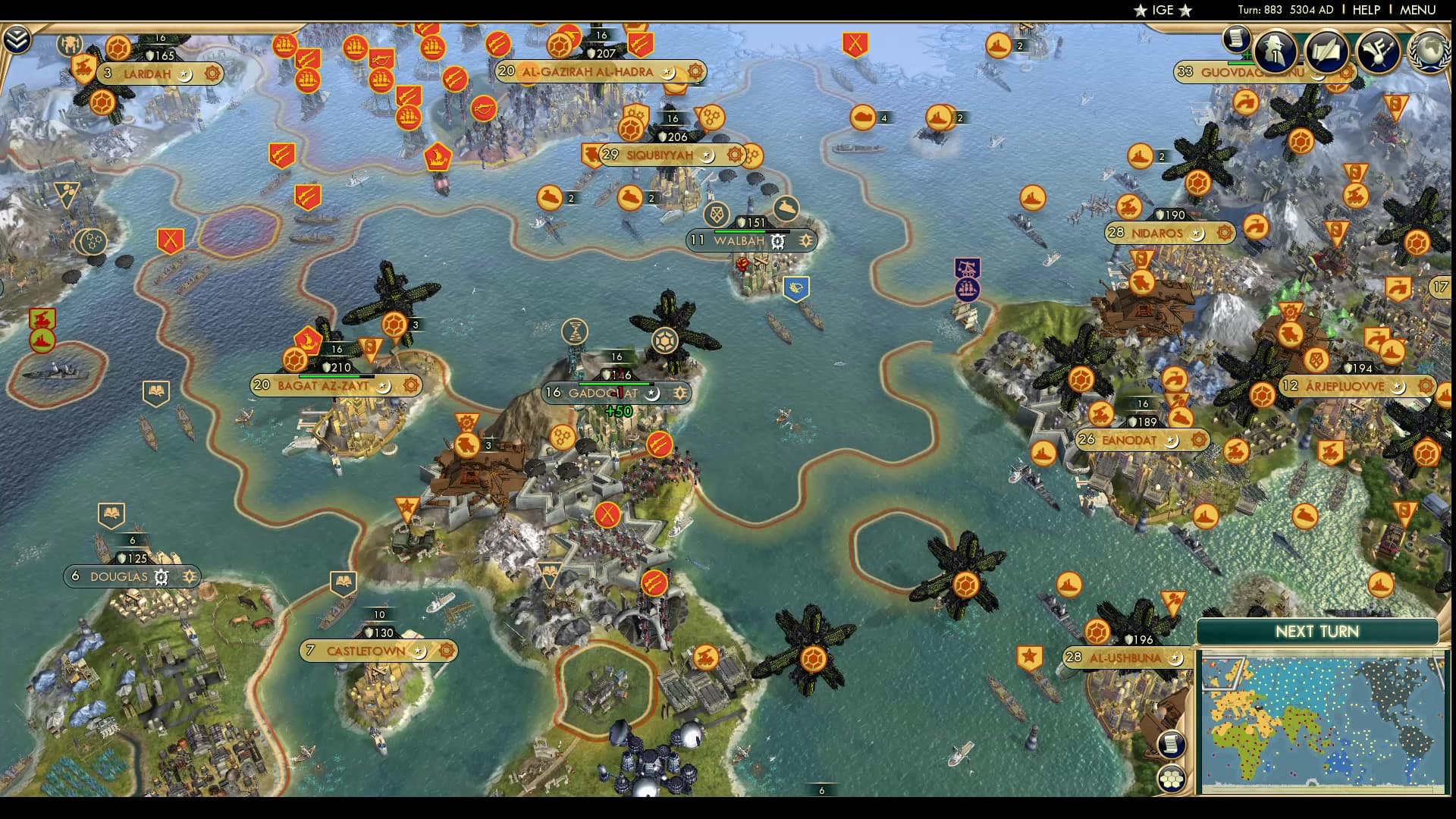Open the Espionage overview spy icon

(x=1274, y=50)
